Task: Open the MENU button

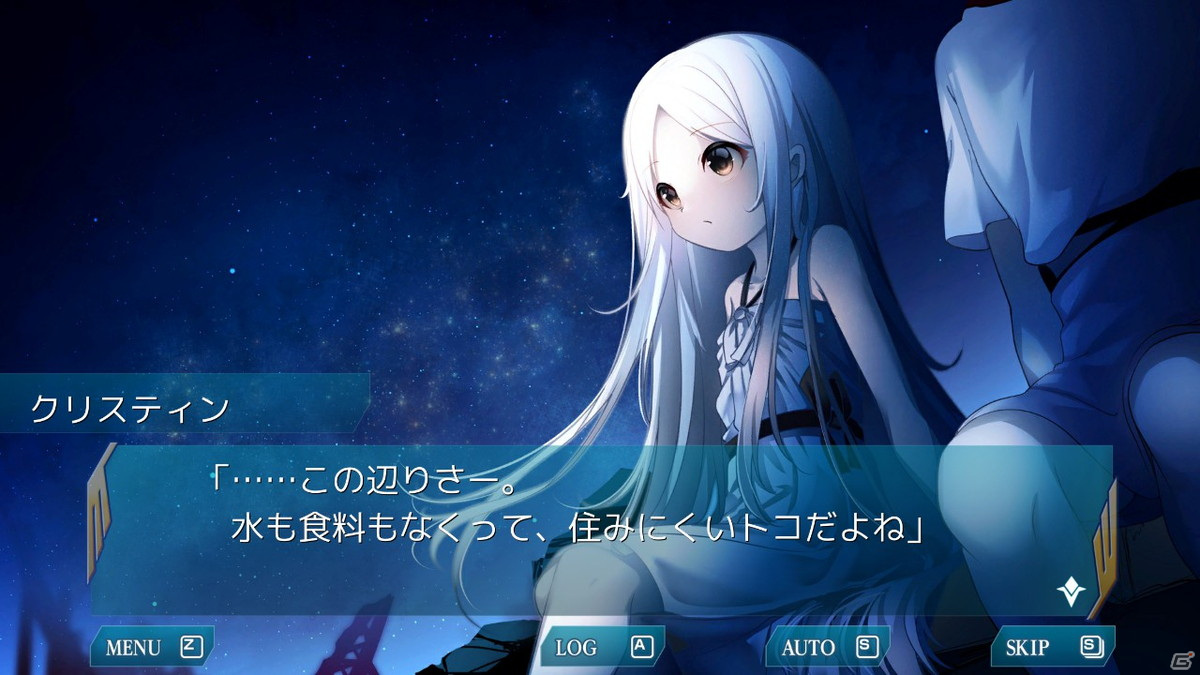Action: (152, 647)
